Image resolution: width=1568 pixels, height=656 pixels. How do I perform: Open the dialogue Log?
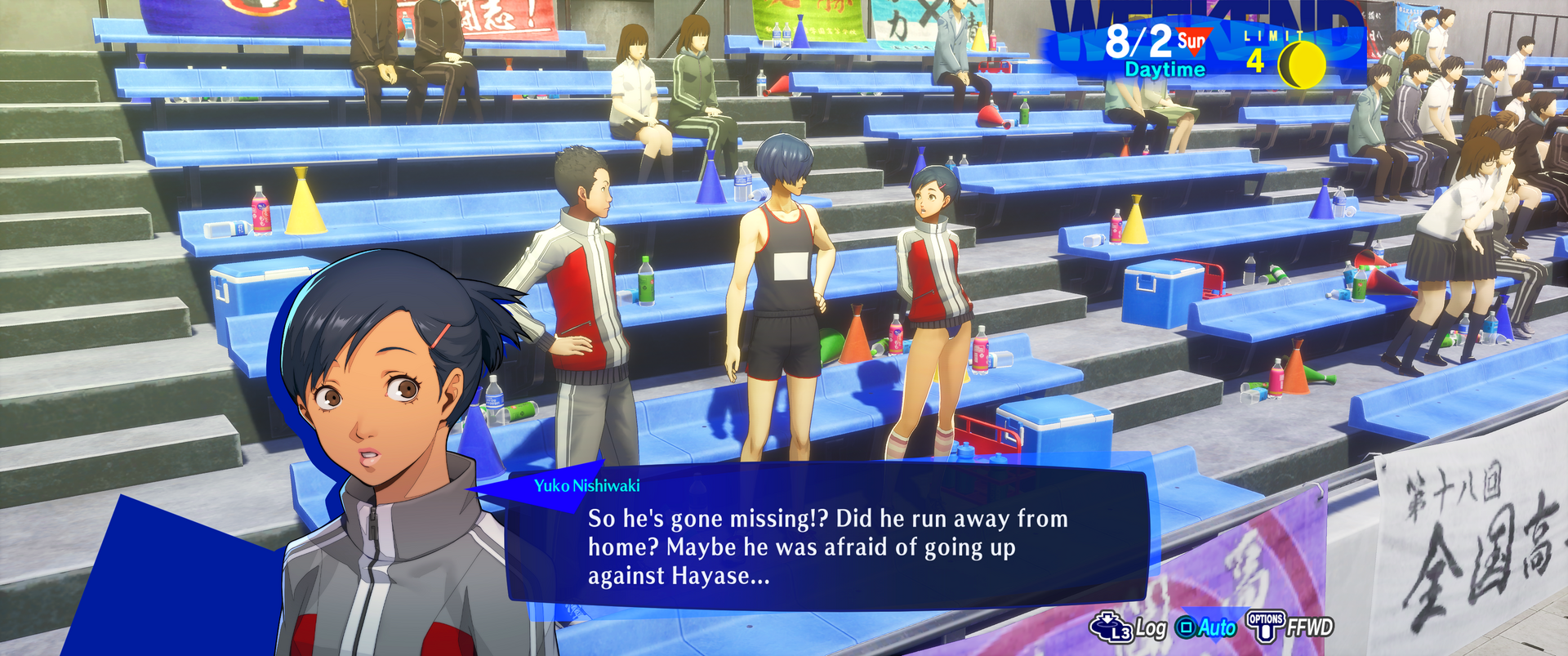pos(1129,627)
